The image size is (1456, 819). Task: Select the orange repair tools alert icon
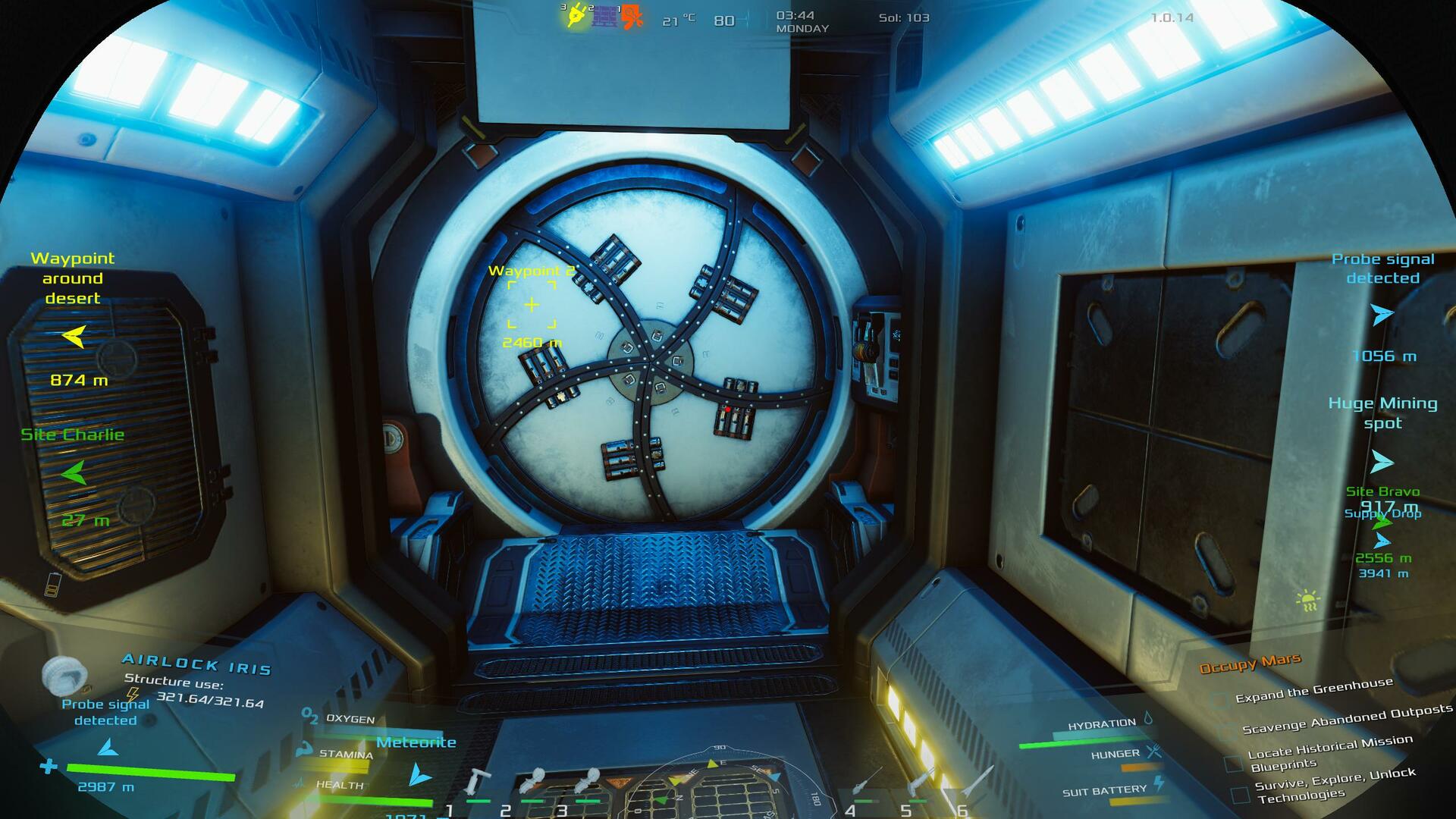click(x=632, y=17)
